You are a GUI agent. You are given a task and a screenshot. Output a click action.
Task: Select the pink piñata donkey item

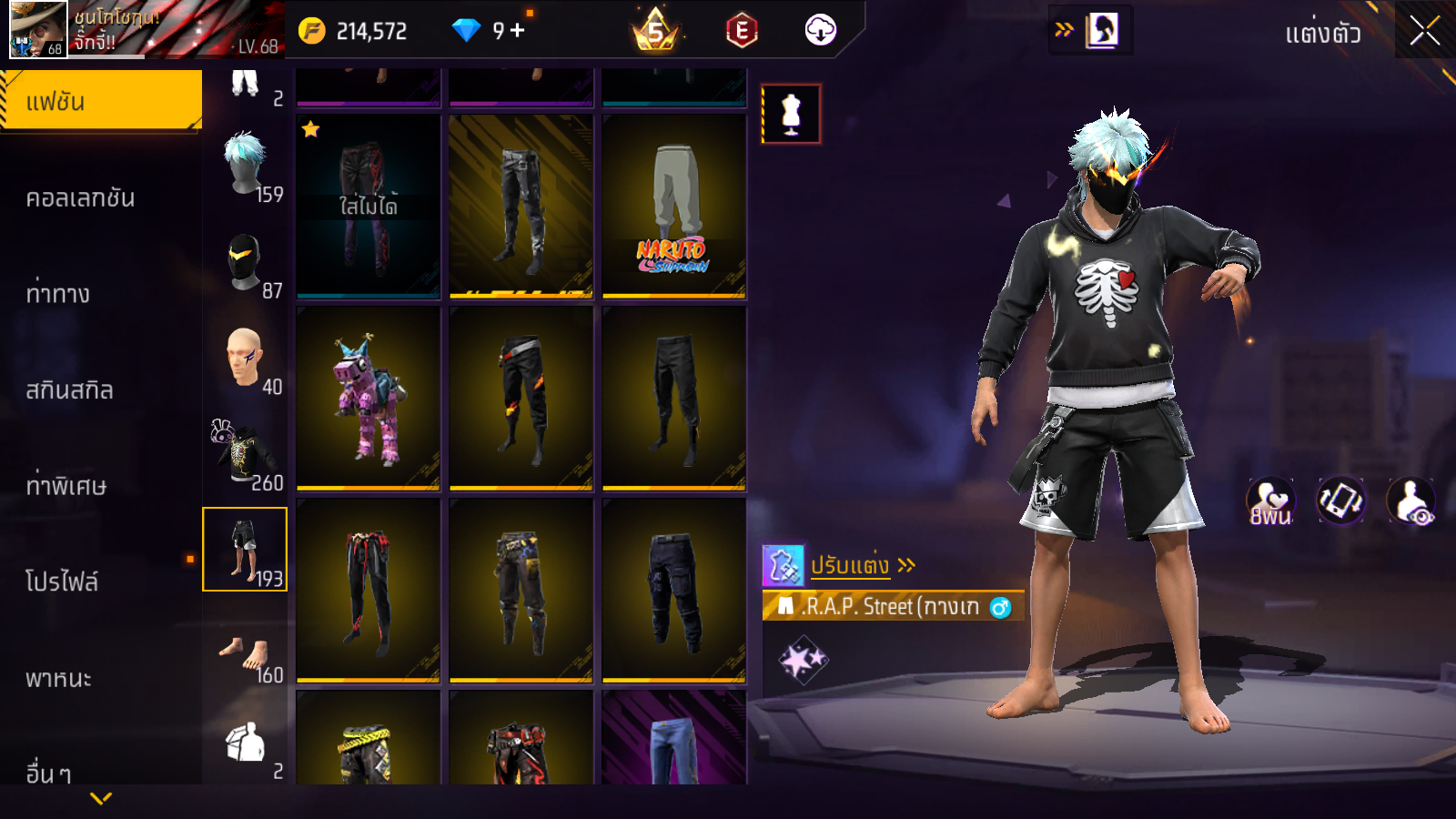pos(369,399)
